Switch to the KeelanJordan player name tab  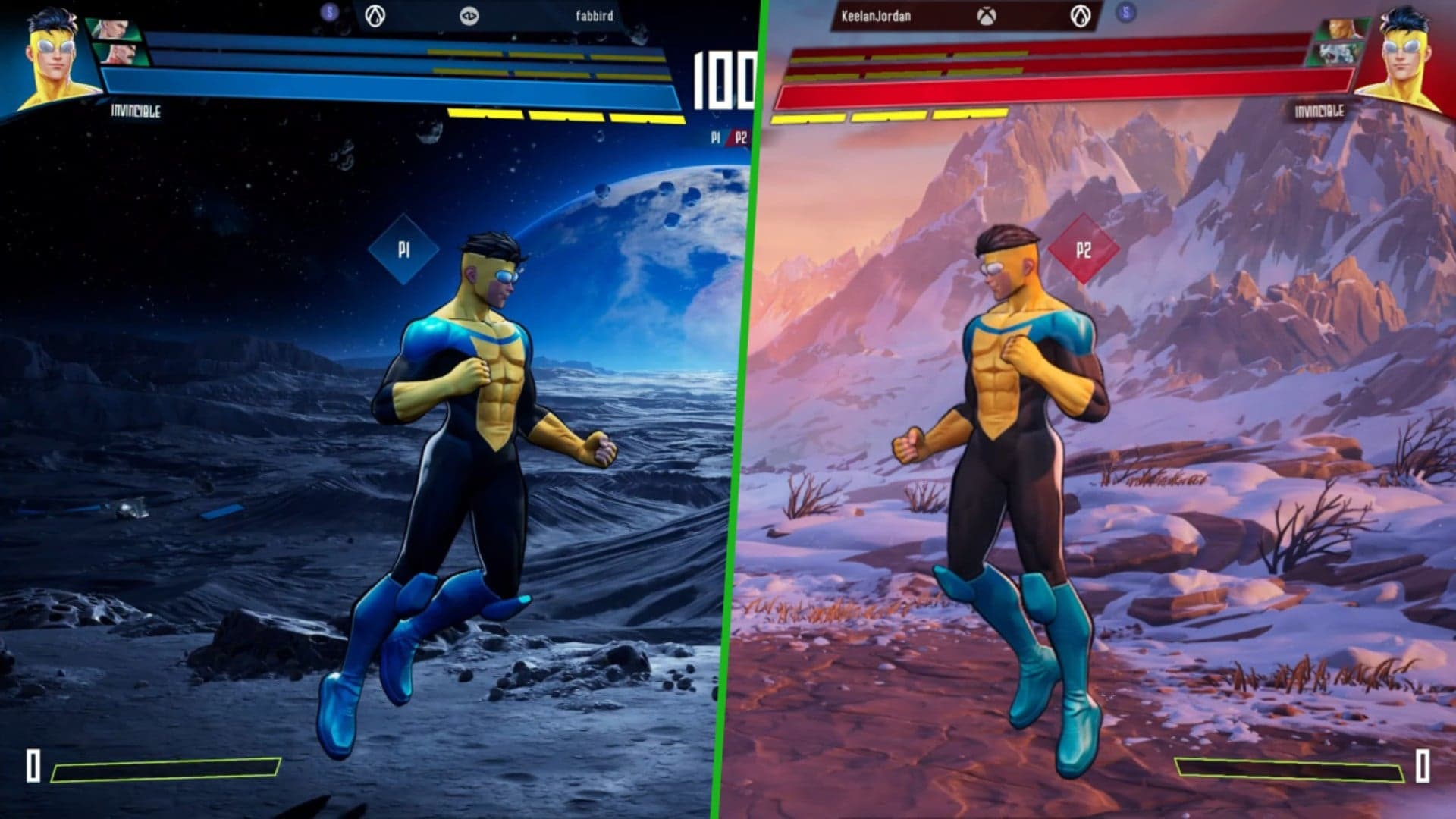point(876,15)
